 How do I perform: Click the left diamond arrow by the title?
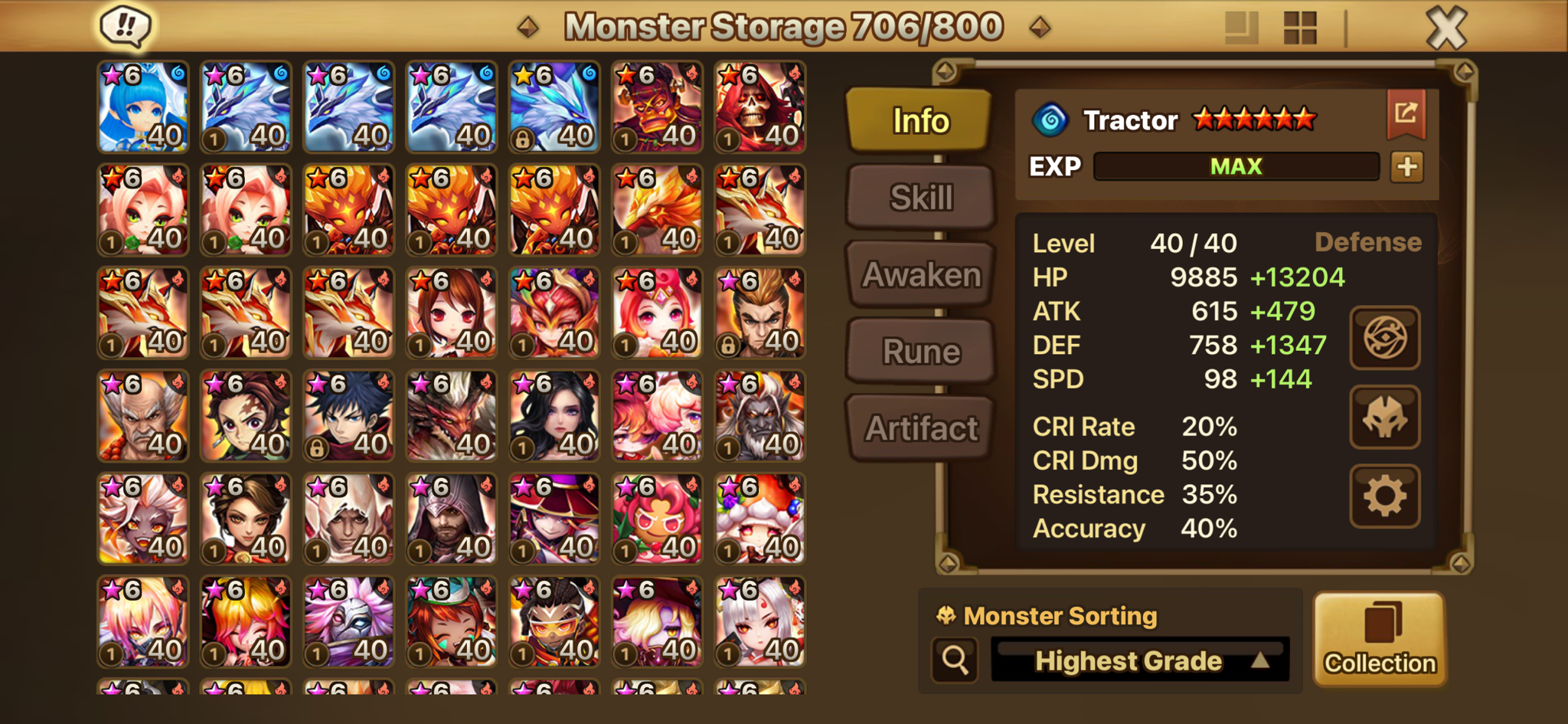point(528,28)
